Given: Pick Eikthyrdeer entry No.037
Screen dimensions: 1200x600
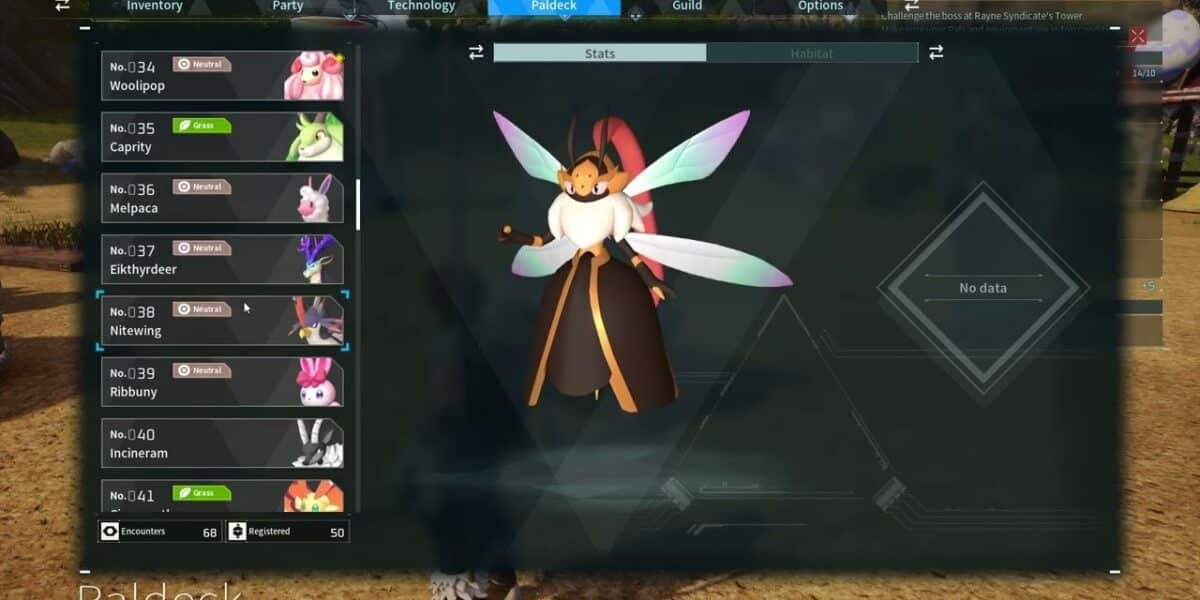Looking at the screenshot, I should click(x=223, y=259).
